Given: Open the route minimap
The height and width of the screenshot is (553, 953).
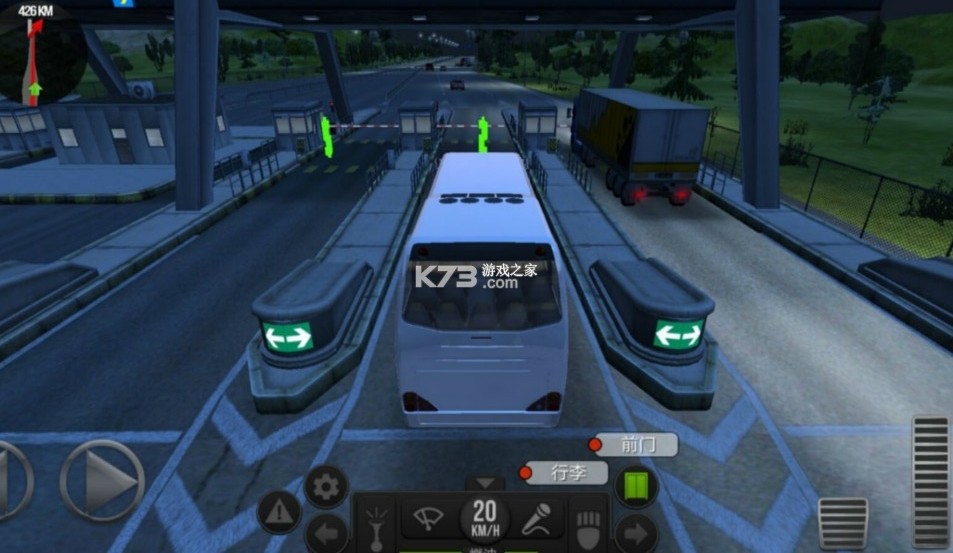Looking at the screenshot, I should point(42,55).
